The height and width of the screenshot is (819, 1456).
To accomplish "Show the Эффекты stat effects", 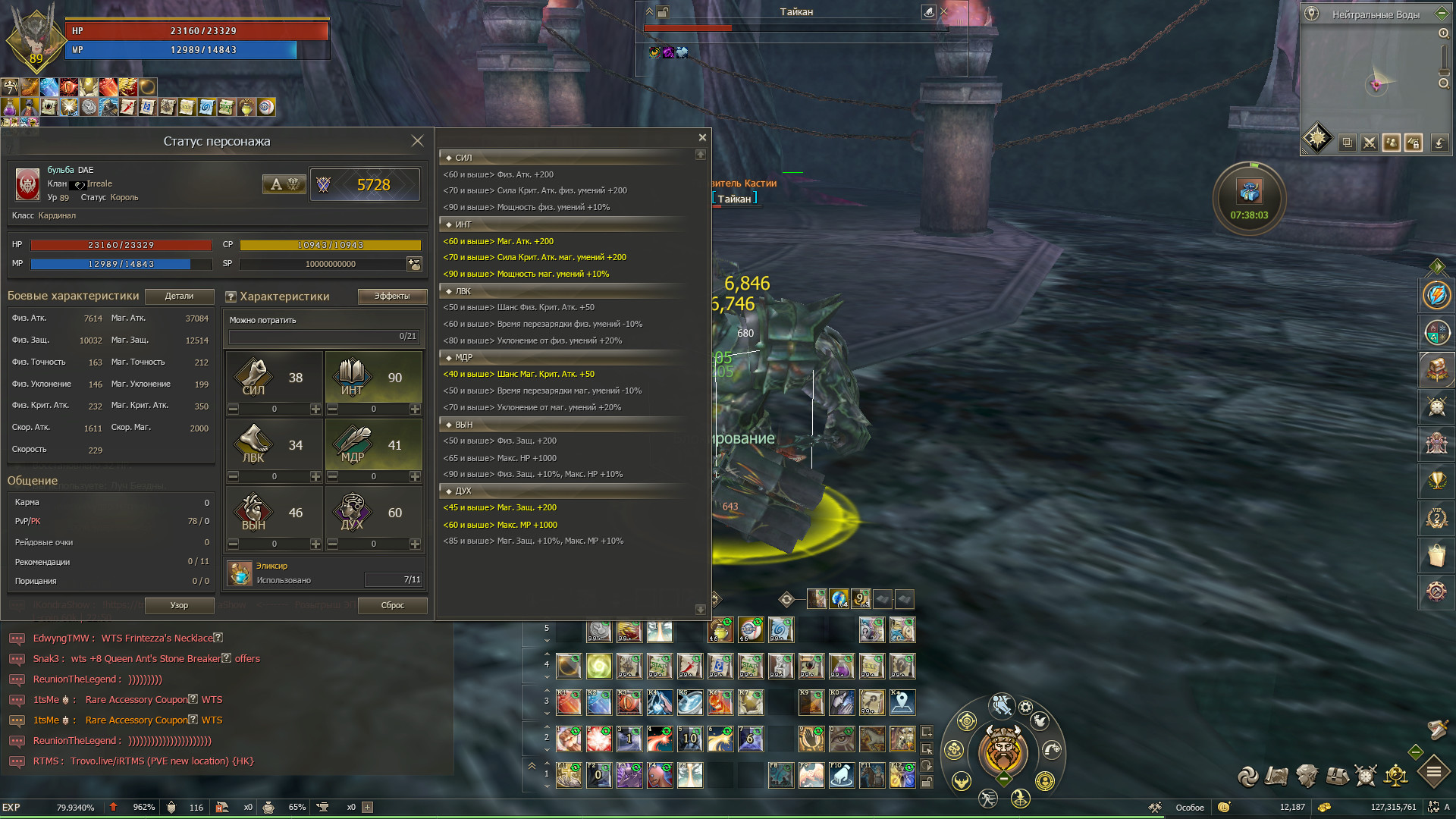I will pos(392,297).
